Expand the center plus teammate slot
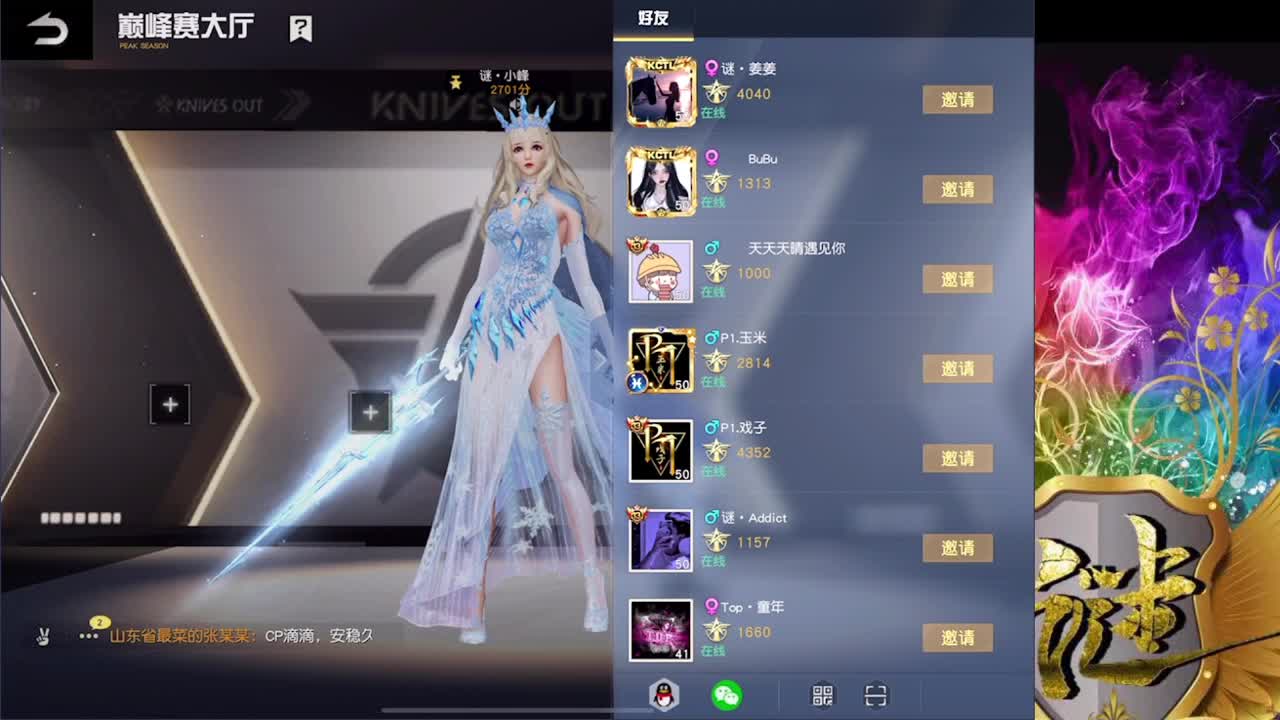 [370, 411]
